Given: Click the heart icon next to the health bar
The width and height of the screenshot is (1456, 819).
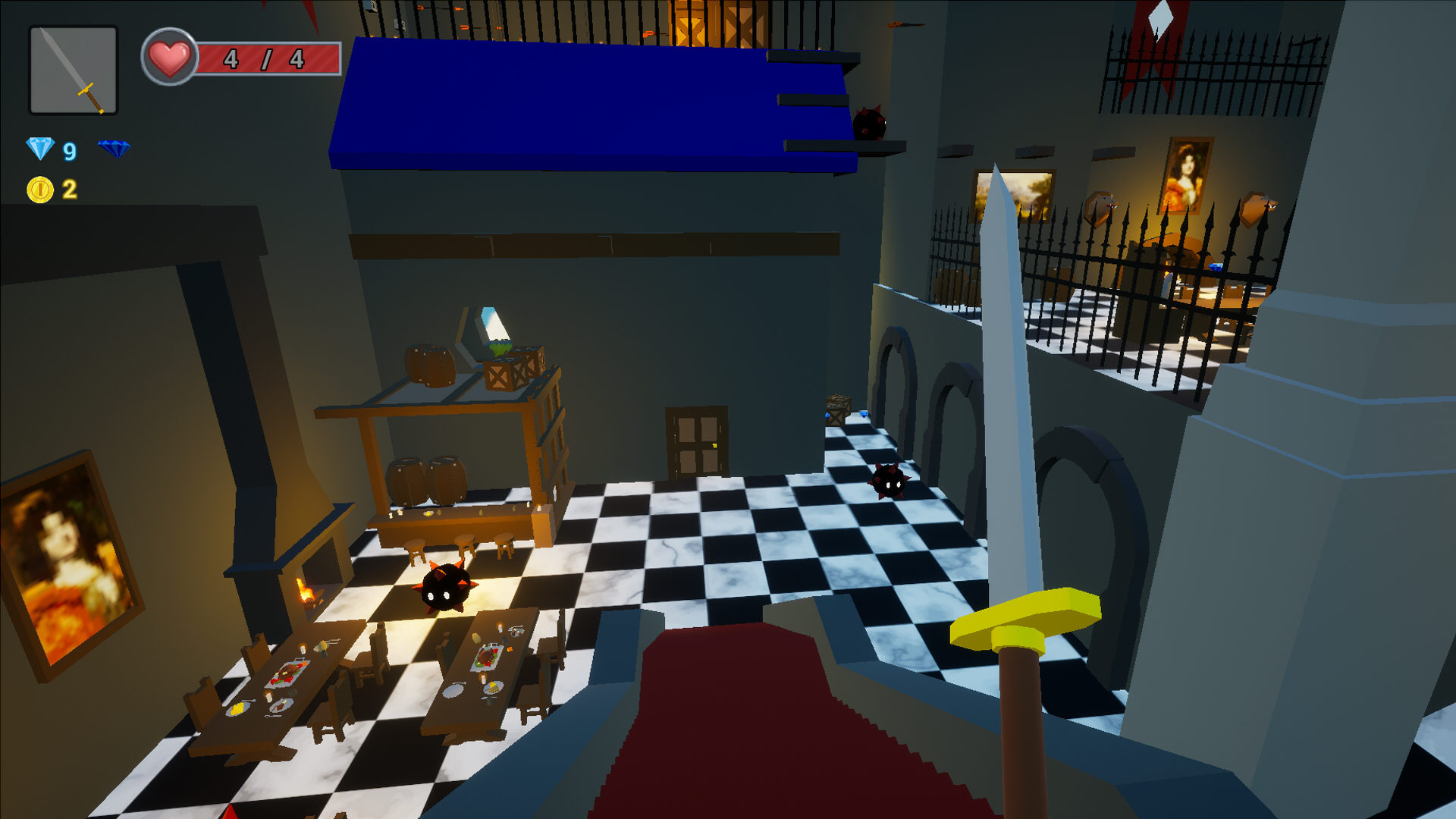Looking at the screenshot, I should [x=168, y=55].
